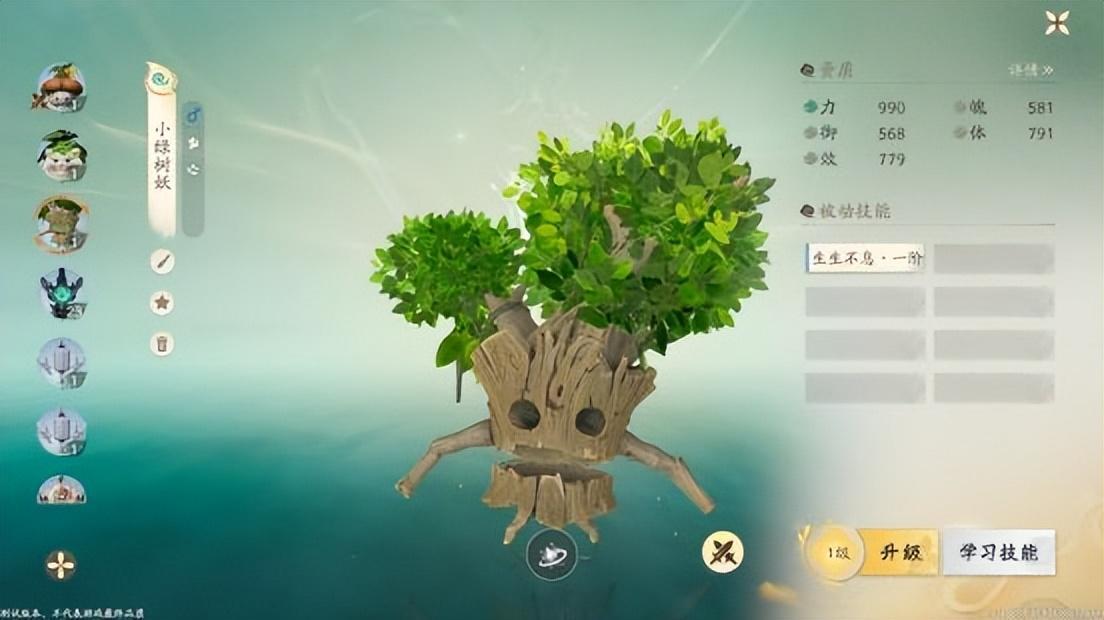Click the trash can release icon
The height and width of the screenshot is (620, 1104).
pos(162,344)
